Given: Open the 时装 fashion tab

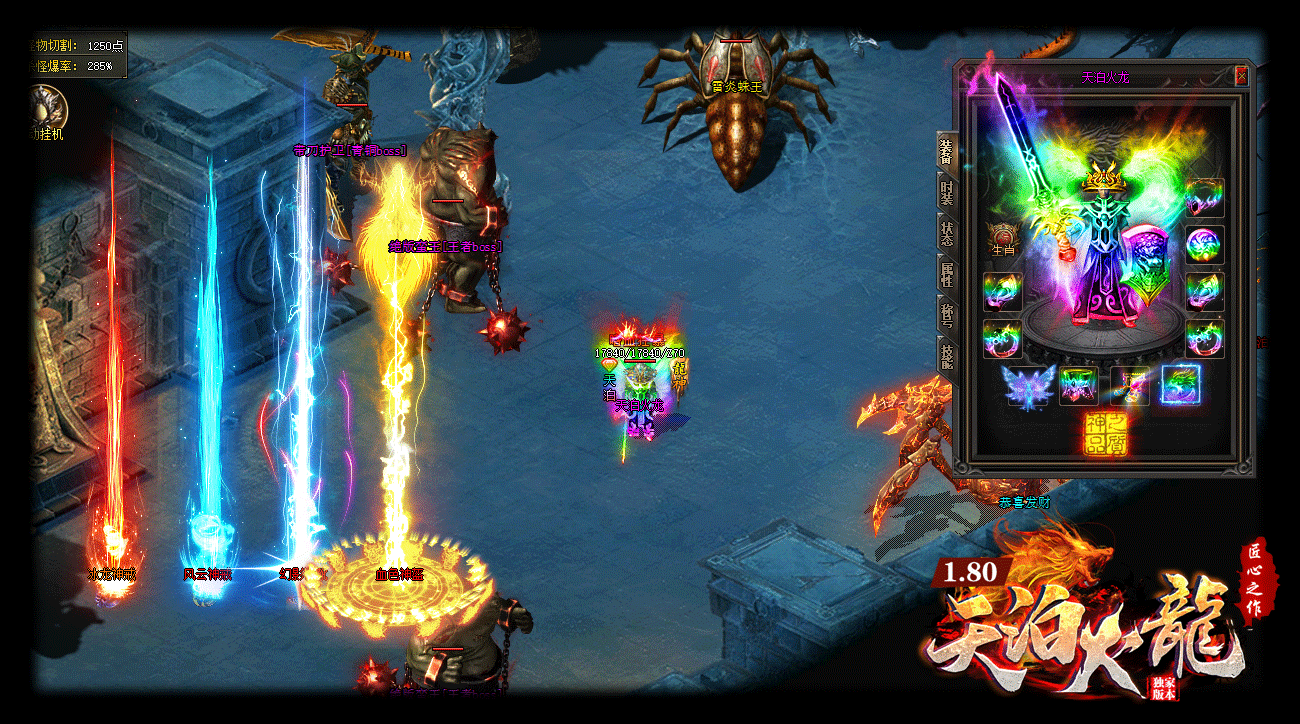Looking at the screenshot, I should pos(946,190).
